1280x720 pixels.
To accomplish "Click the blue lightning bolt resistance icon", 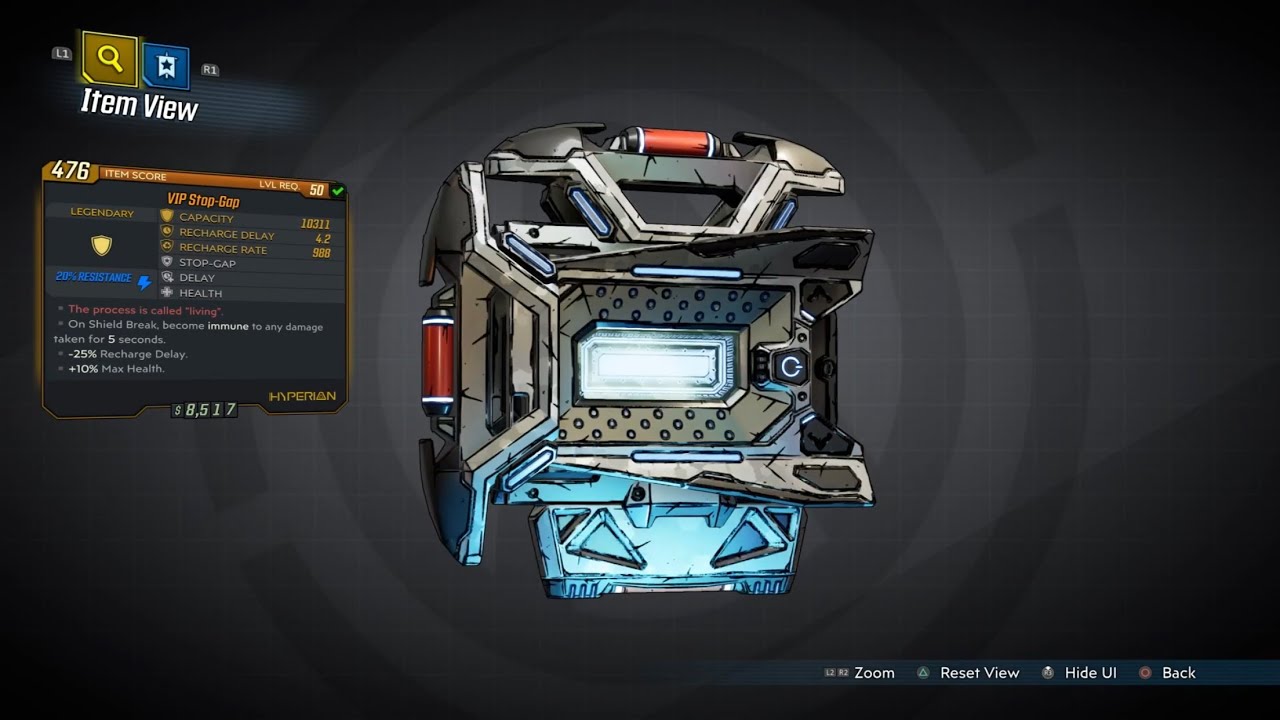I will tap(145, 281).
